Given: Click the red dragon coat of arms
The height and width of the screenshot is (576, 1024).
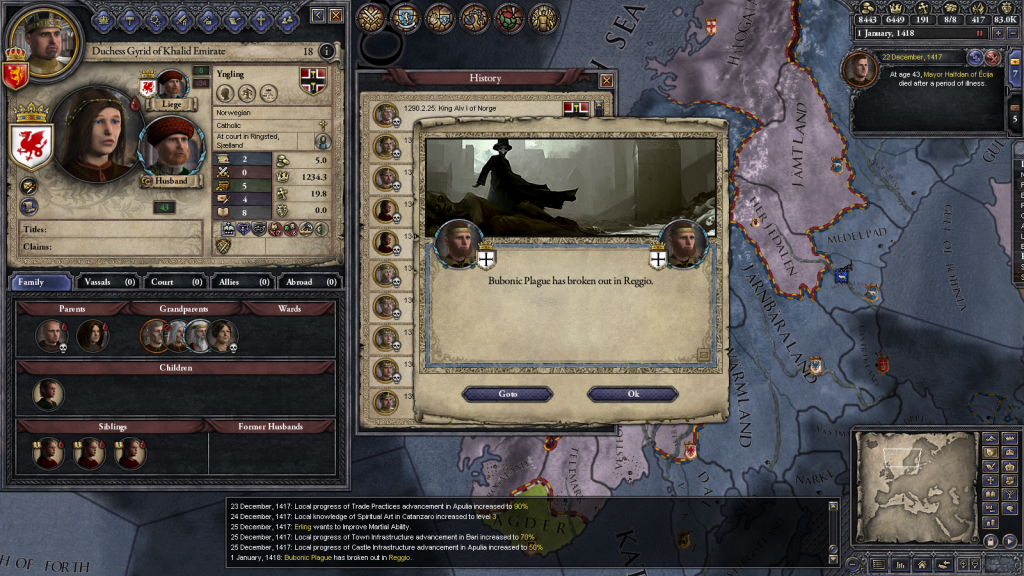Looking at the screenshot, I should coord(32,147).
